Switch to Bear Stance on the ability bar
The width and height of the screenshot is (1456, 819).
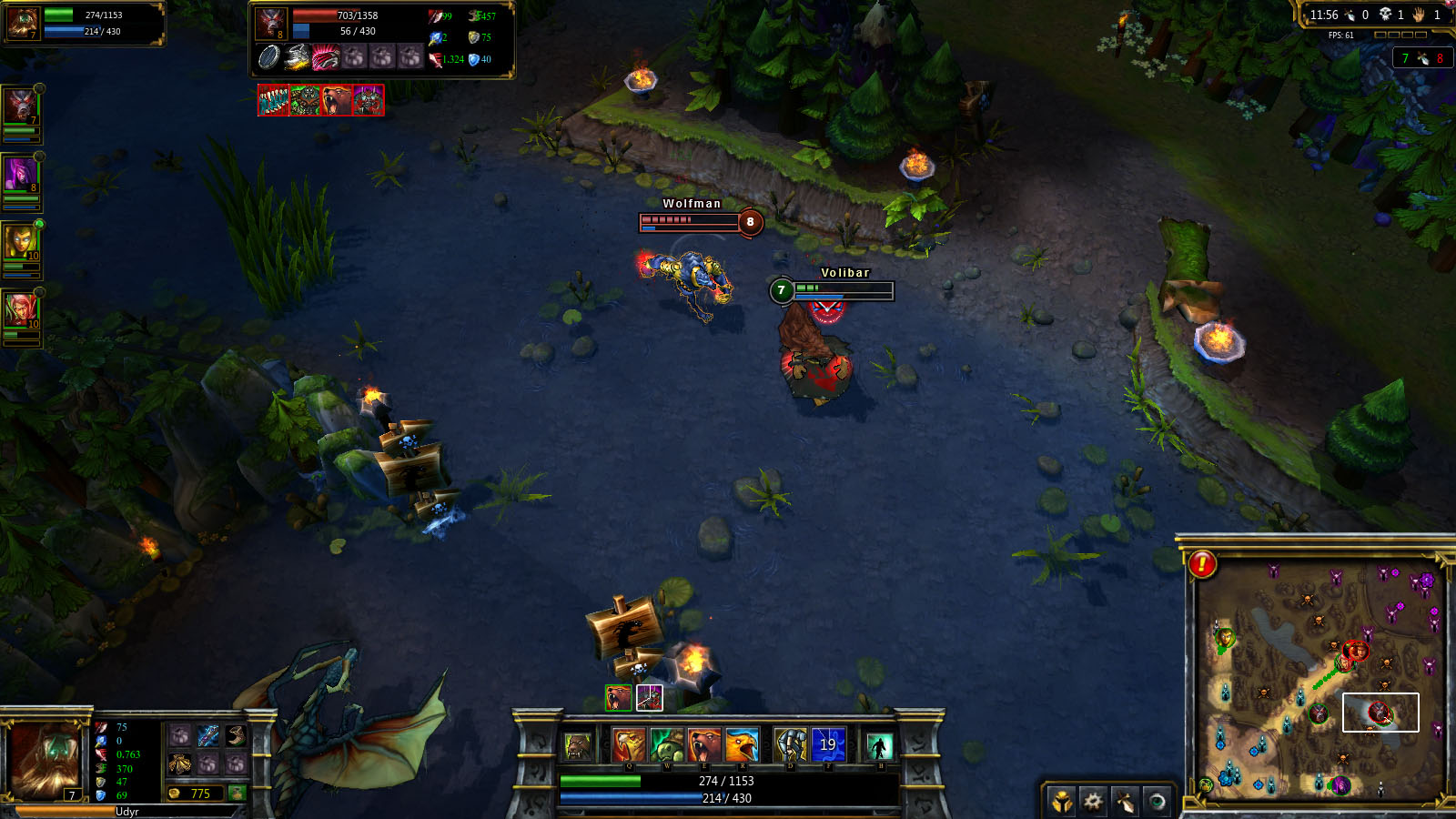point(703,745)
